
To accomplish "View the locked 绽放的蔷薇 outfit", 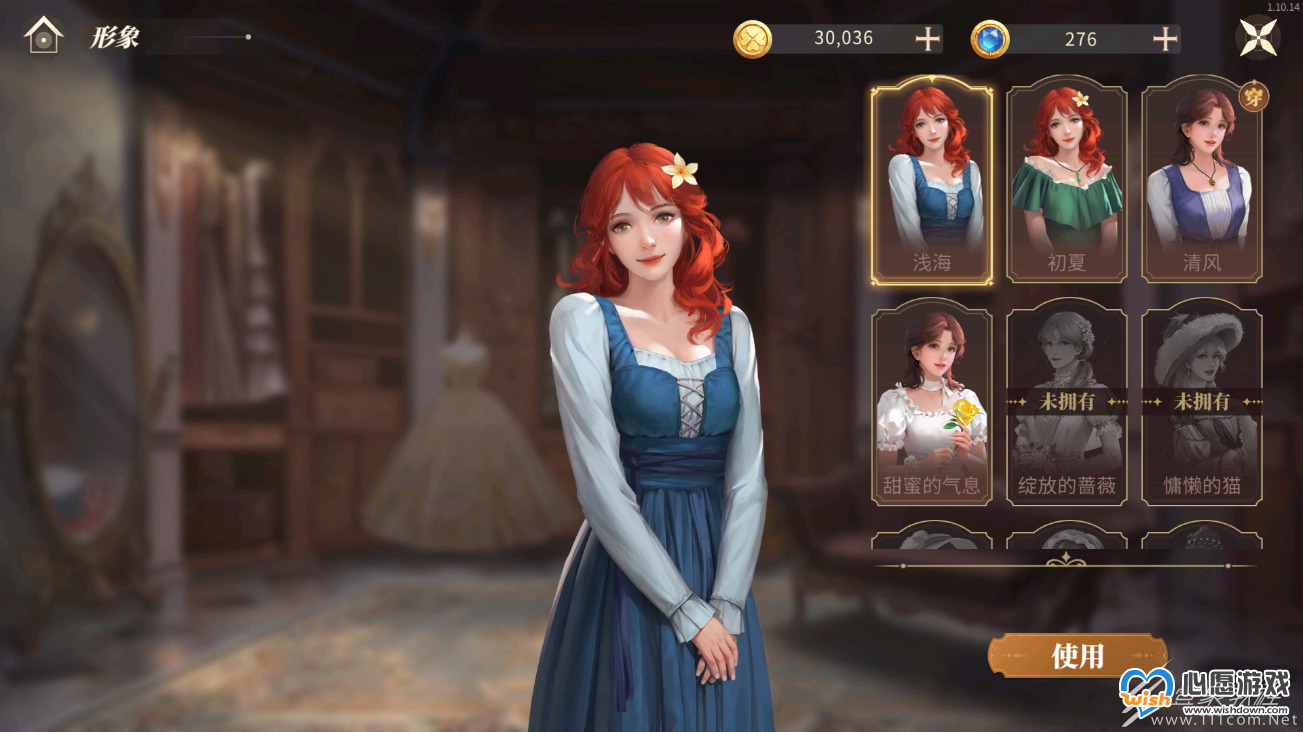I will click(1067, 403).
